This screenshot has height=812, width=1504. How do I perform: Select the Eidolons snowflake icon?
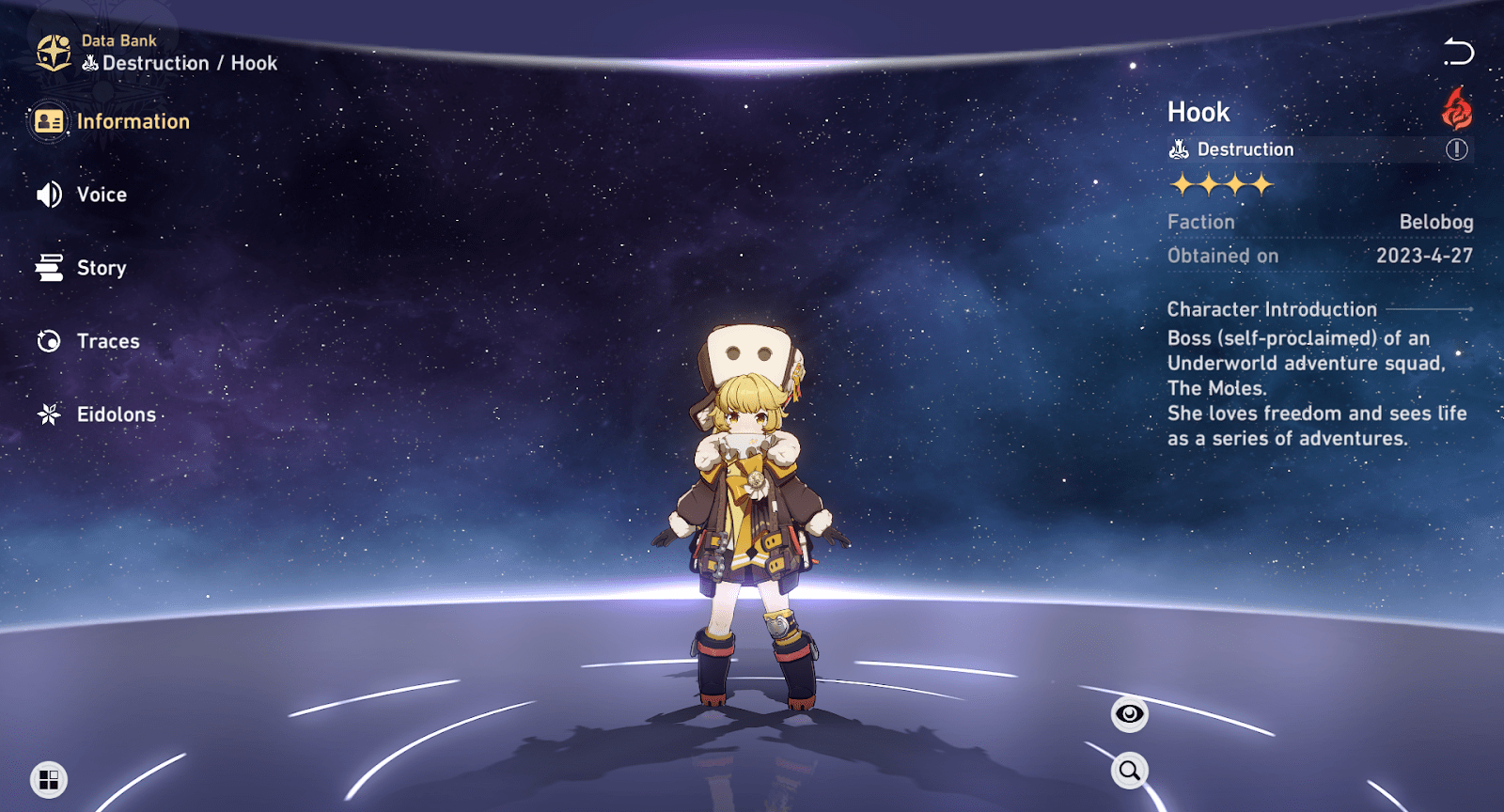(49, 414)
